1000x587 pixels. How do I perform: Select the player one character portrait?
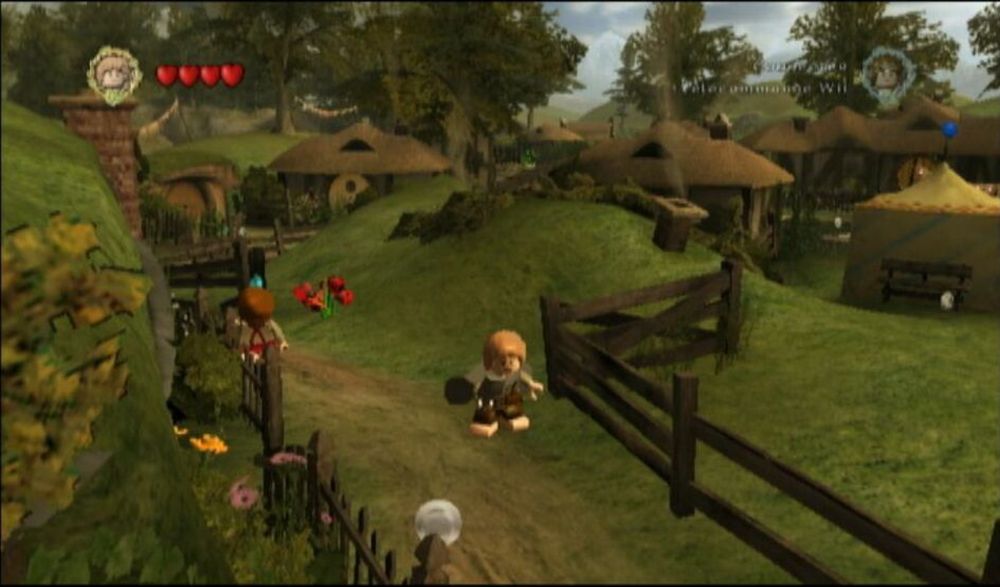(113, 74)
